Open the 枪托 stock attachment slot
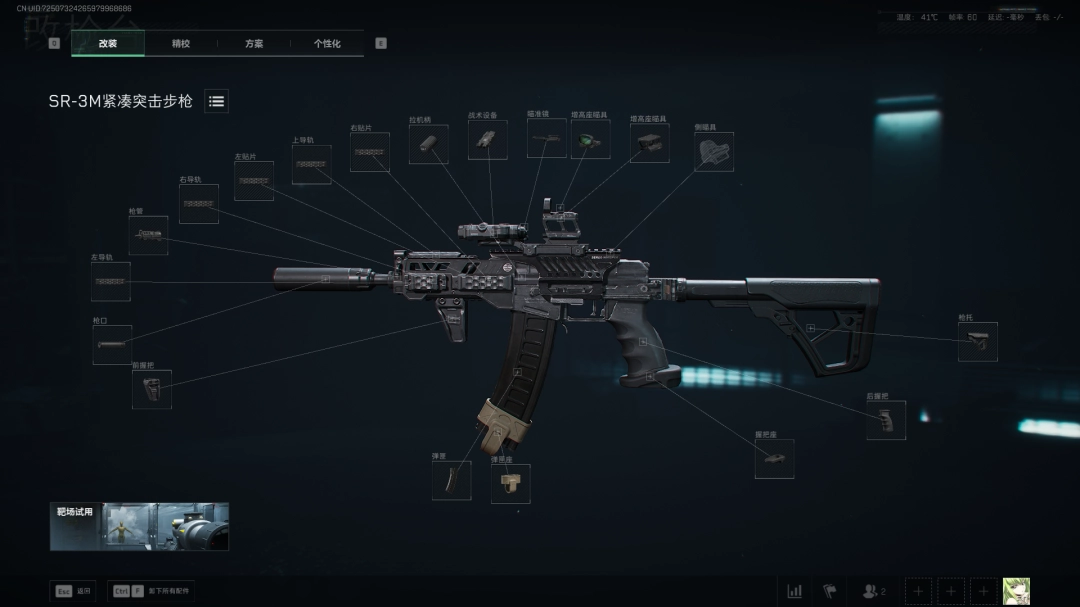Image resolution: width=1080 pixels, height=607 pixels. coord(977,342)
